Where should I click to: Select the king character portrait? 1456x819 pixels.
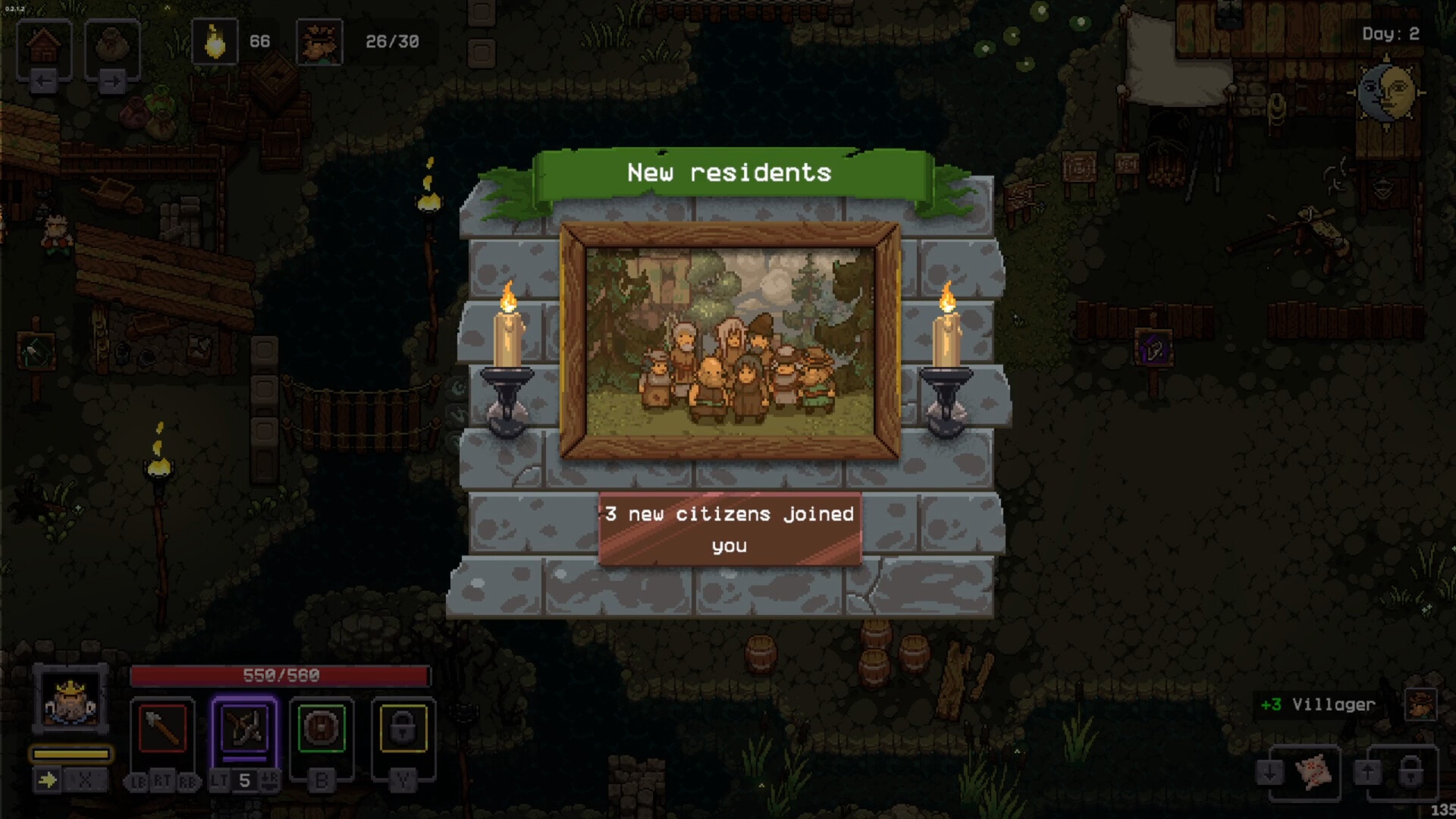(x=71, y=700)
